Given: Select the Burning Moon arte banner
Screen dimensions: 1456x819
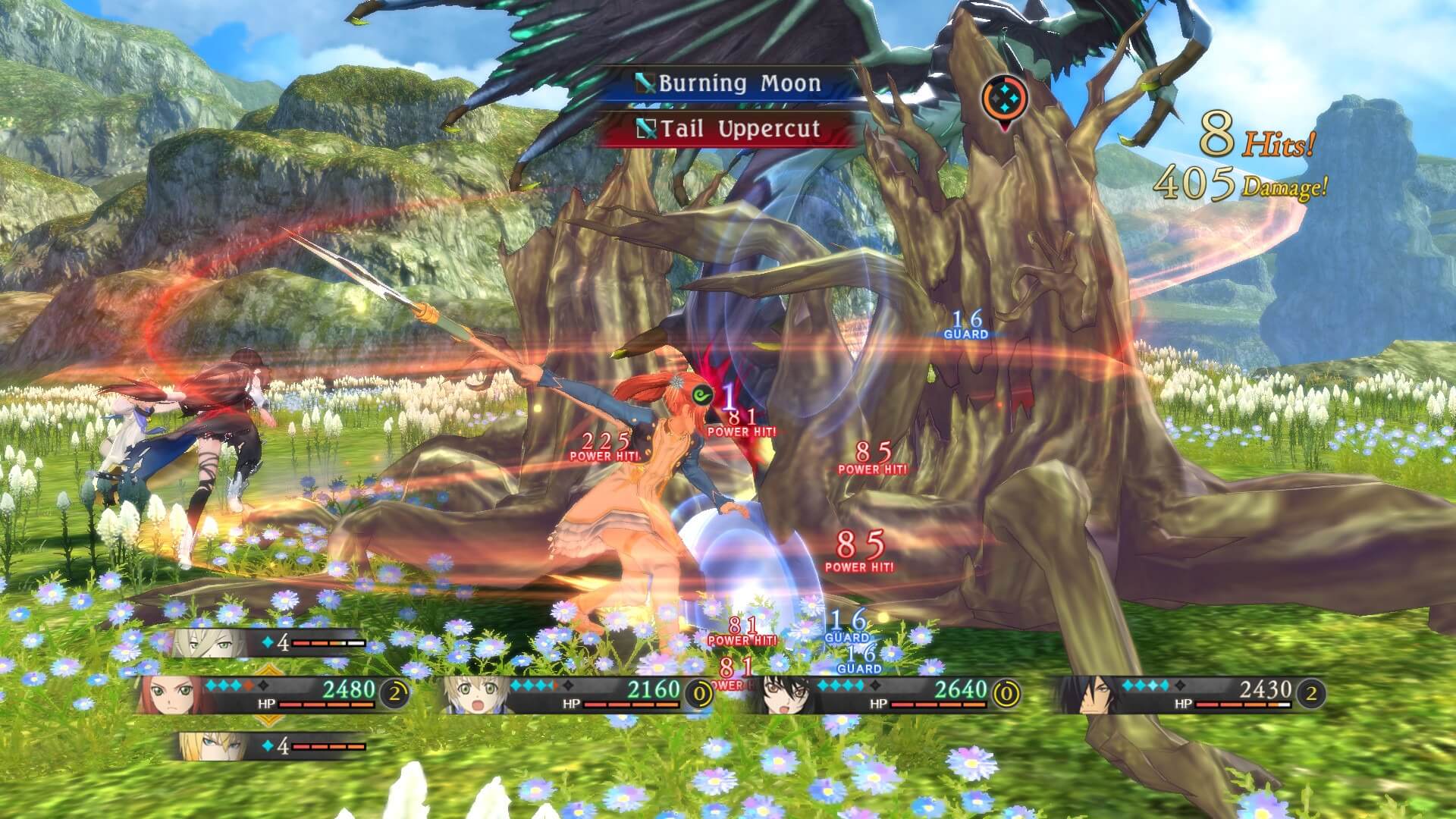Looking at the screenshot, I should coord(739,83).
